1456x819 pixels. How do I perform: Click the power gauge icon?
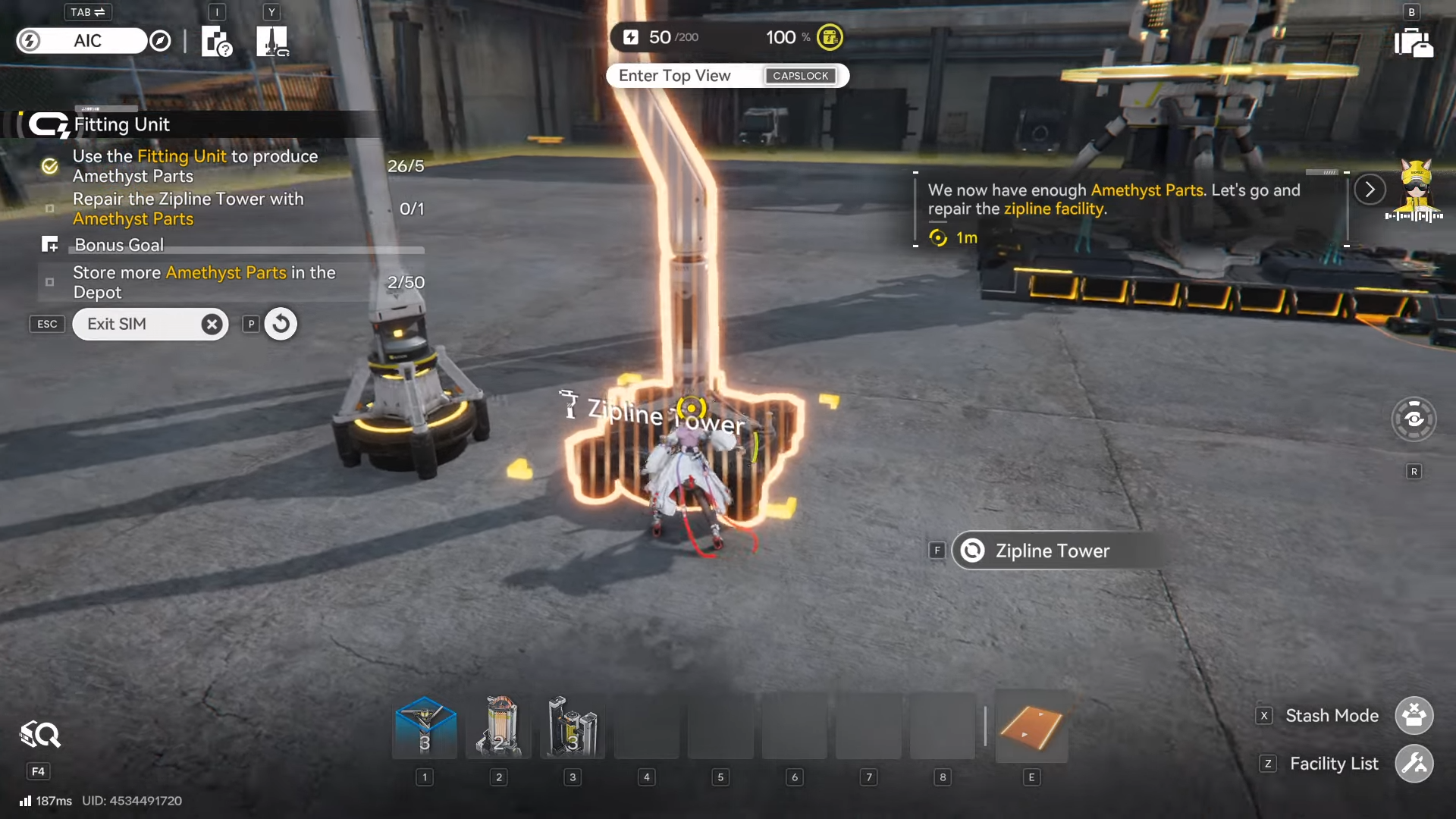(x=631, y=37)
